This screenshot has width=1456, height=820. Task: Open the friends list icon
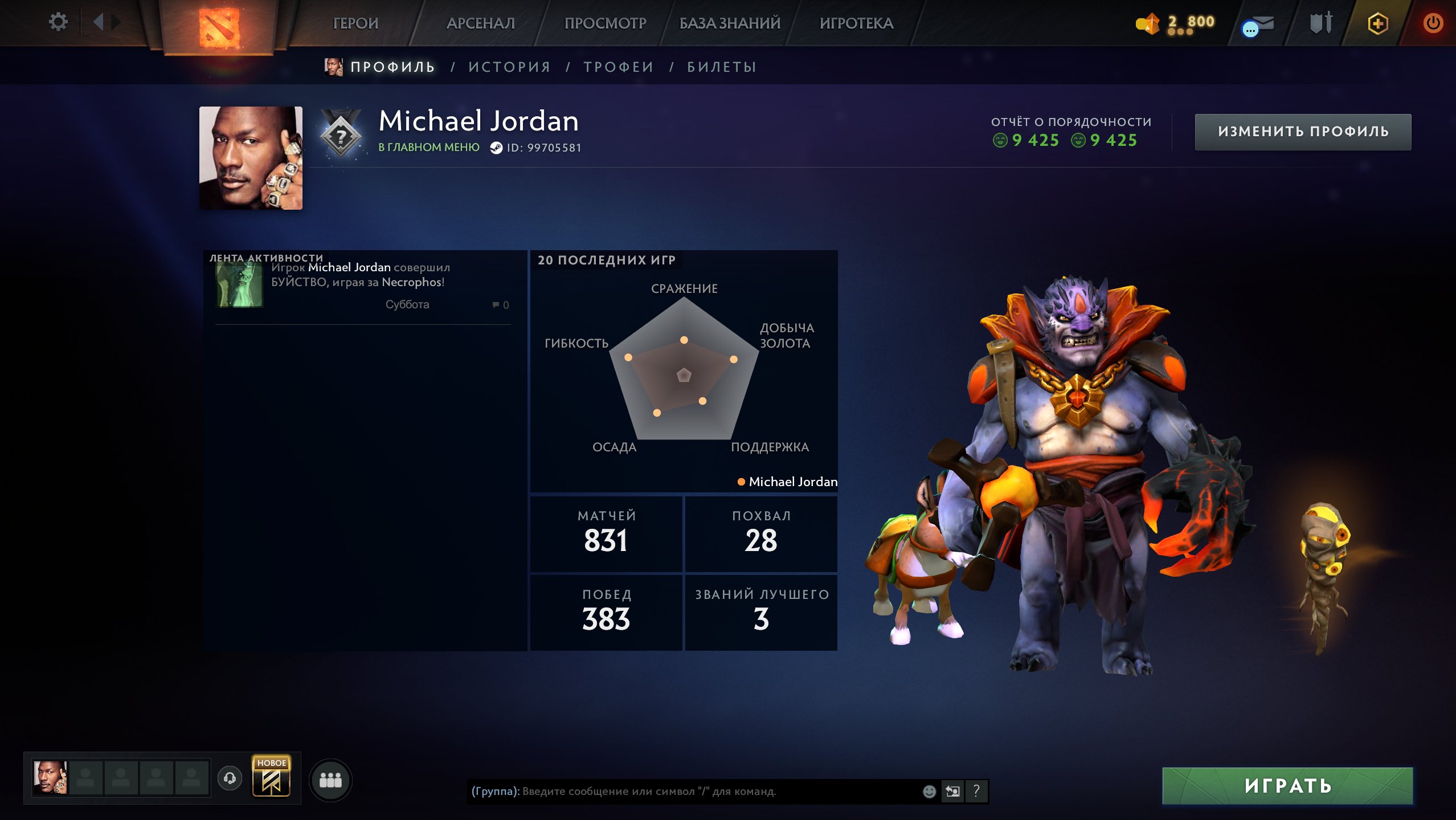click(x=330, y=780)
